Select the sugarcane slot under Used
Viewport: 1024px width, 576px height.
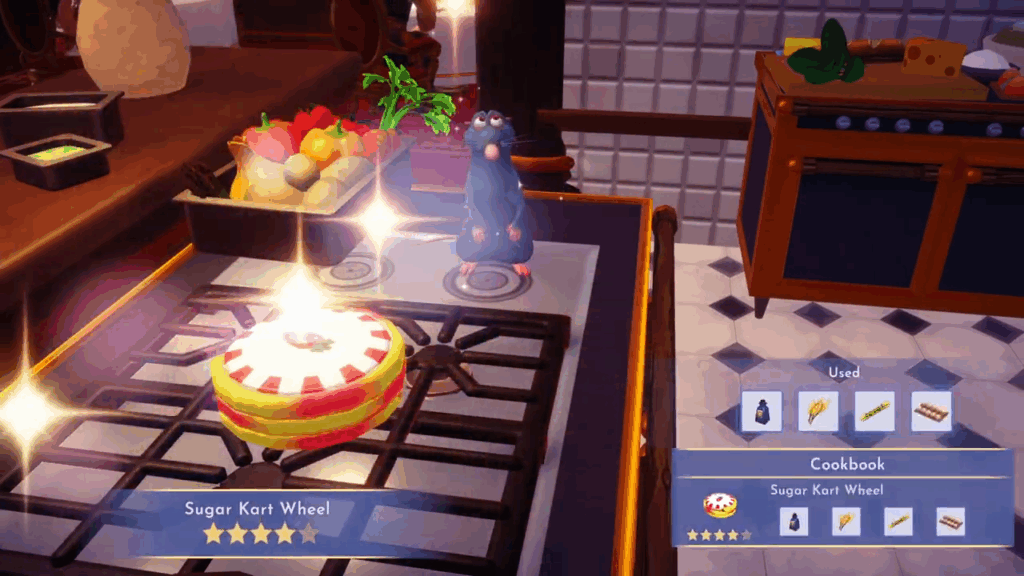coord(875,411)
